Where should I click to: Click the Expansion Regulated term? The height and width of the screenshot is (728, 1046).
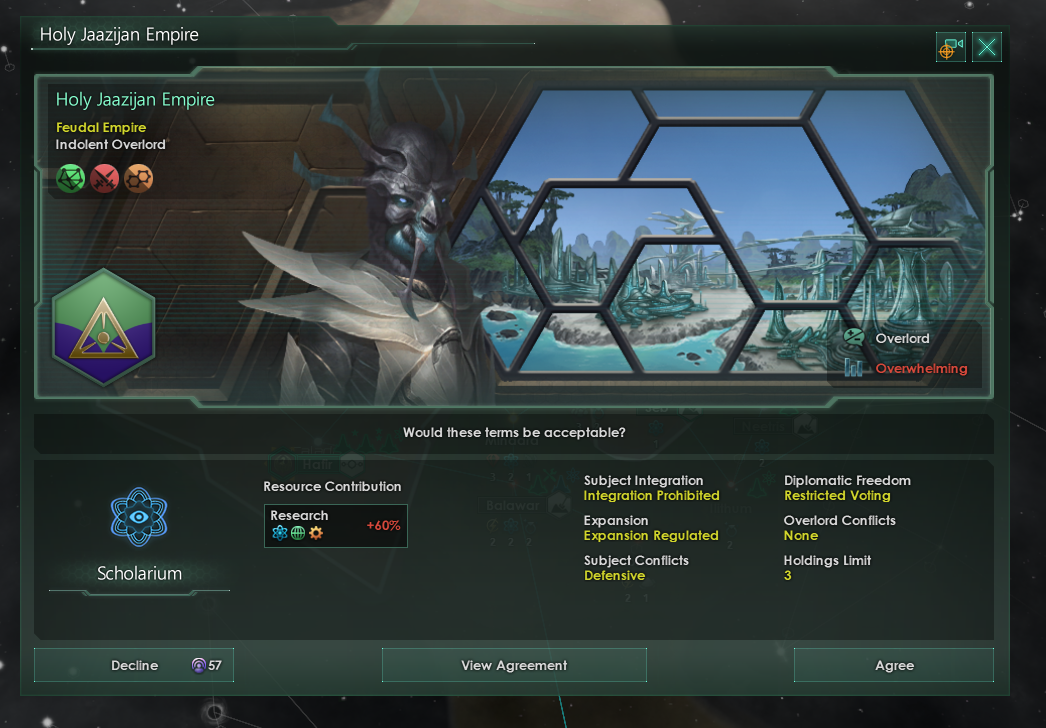click(651, 536)
